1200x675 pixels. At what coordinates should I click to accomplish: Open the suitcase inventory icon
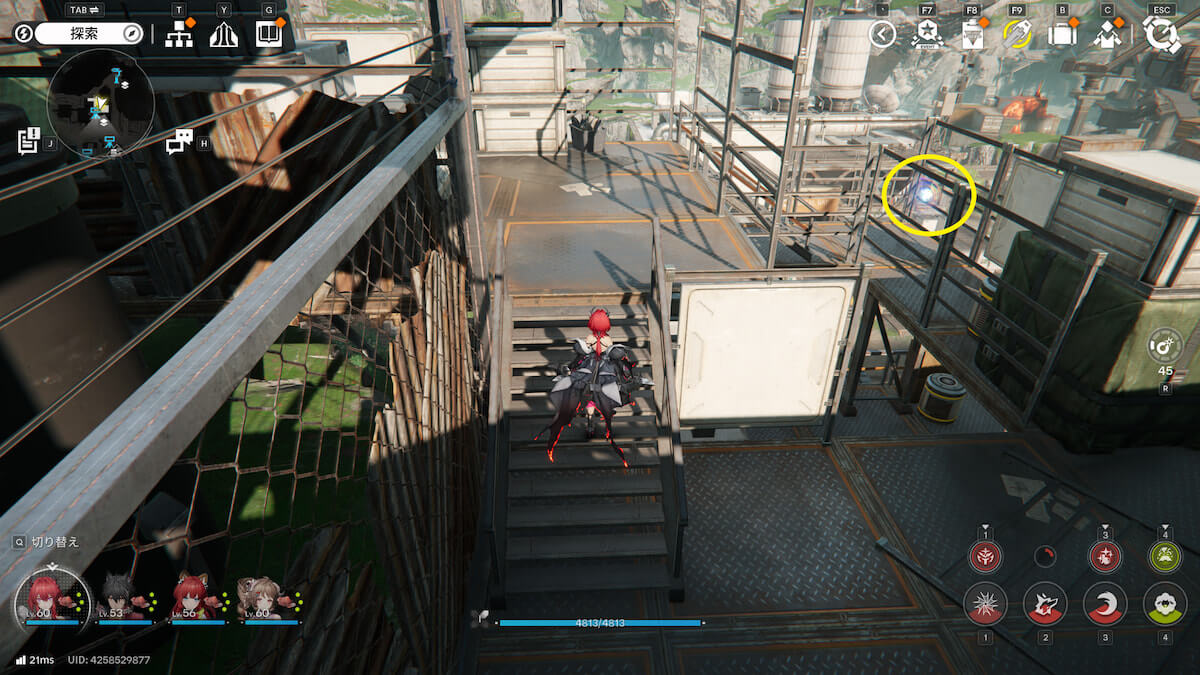tap(1062, 35)
